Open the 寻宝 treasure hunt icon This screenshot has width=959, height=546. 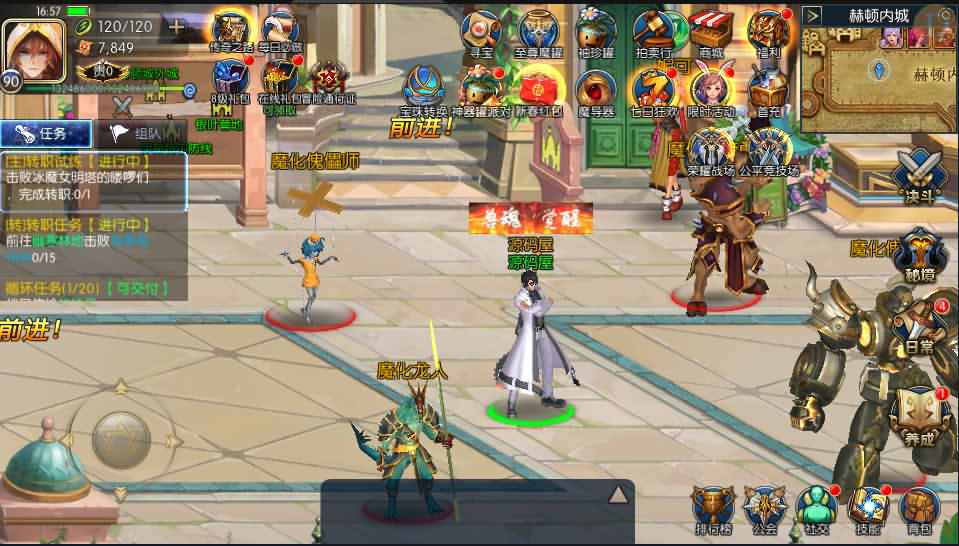click(482, 32)
